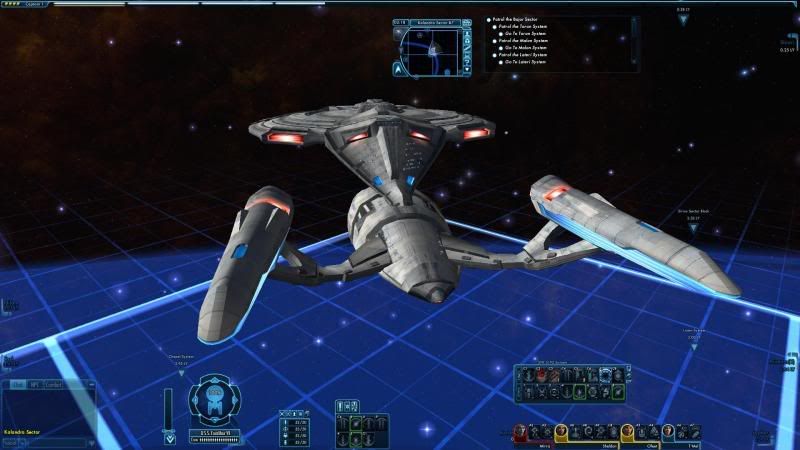Adjust the ship throttle slider
This screenshot has height=450, width=800.
tap(167, 408)
